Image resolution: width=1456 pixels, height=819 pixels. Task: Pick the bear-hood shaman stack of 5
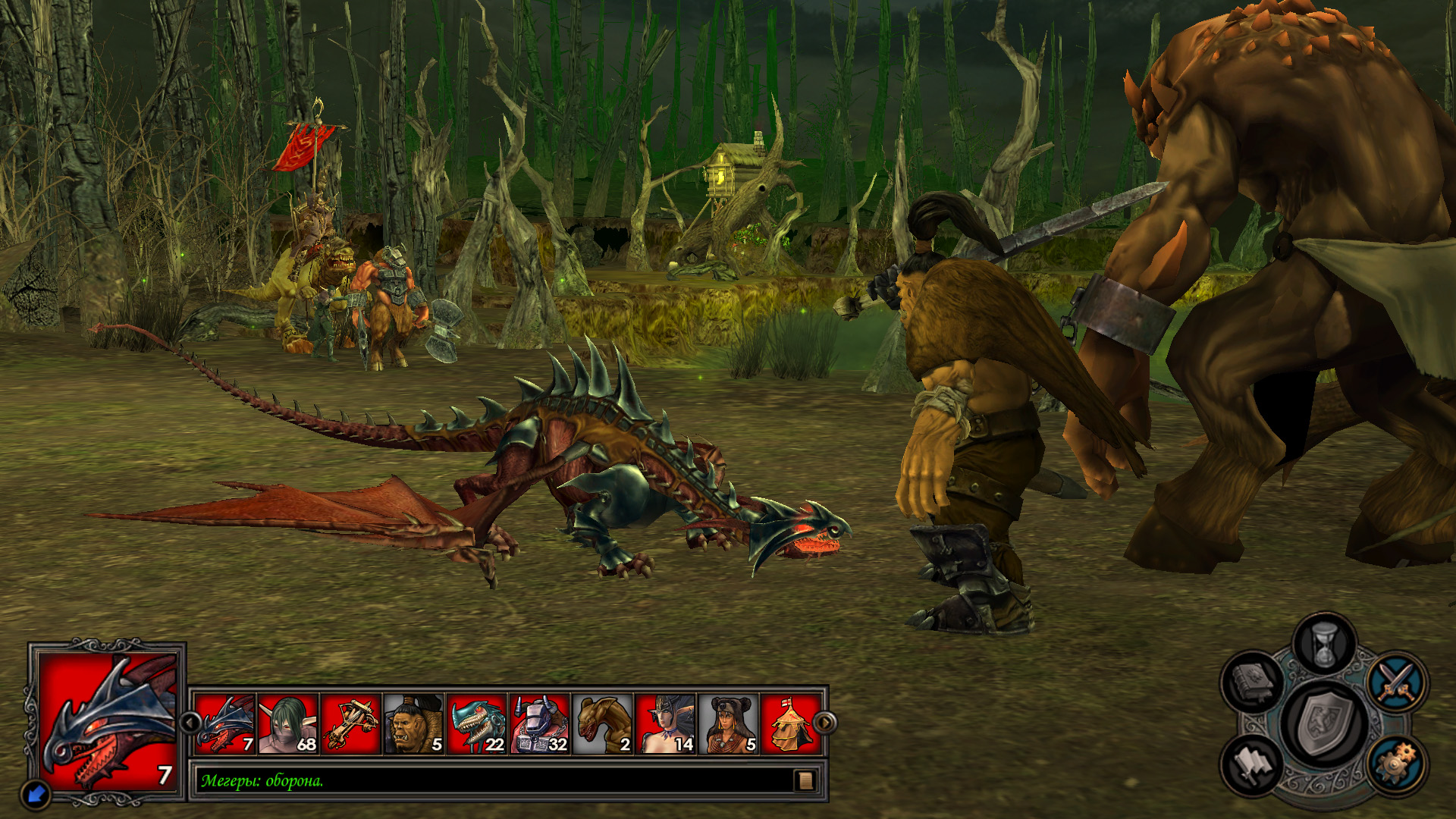pos(729,724)
